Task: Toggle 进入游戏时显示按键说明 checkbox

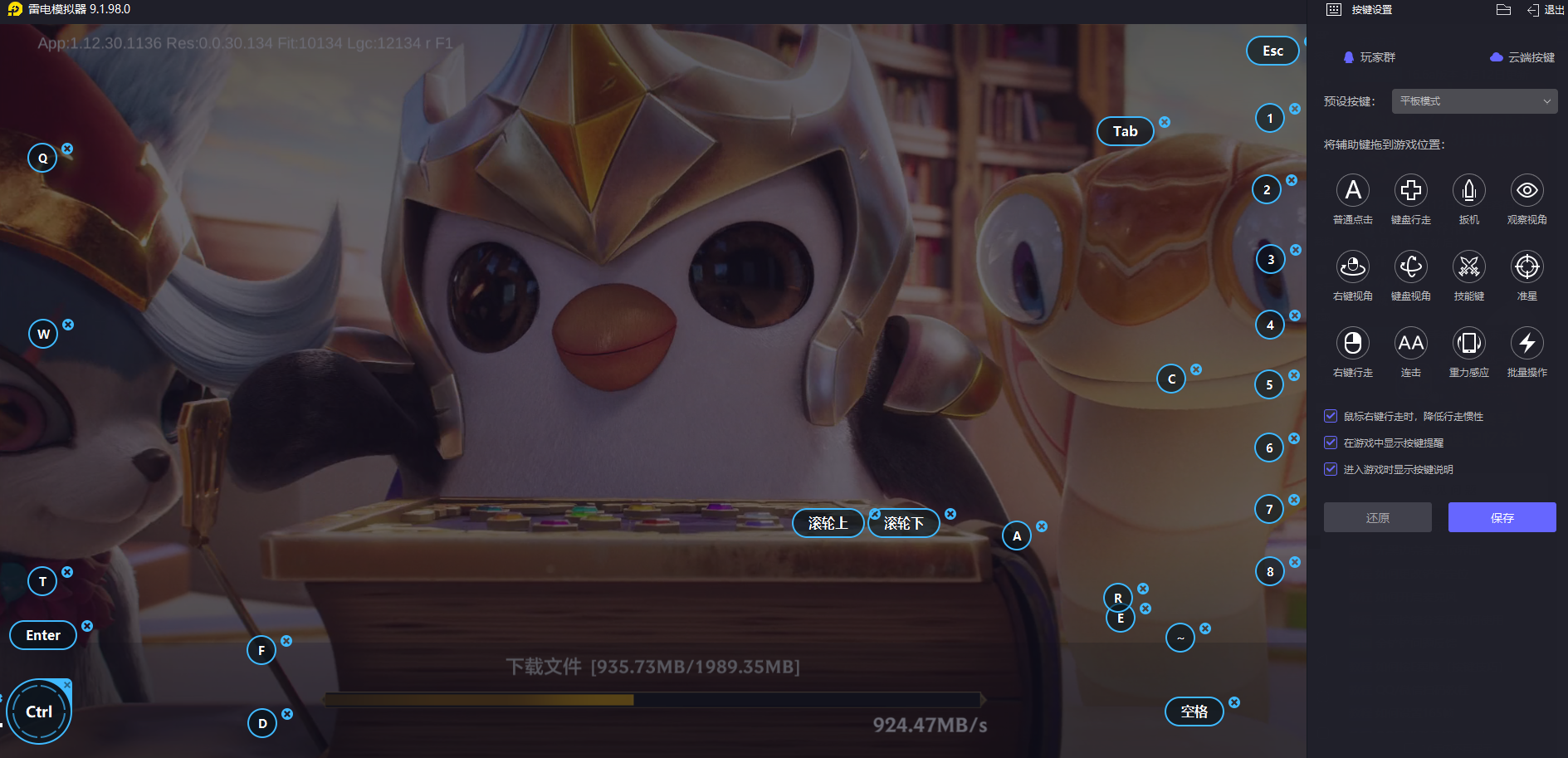Action: (1331, 469)
